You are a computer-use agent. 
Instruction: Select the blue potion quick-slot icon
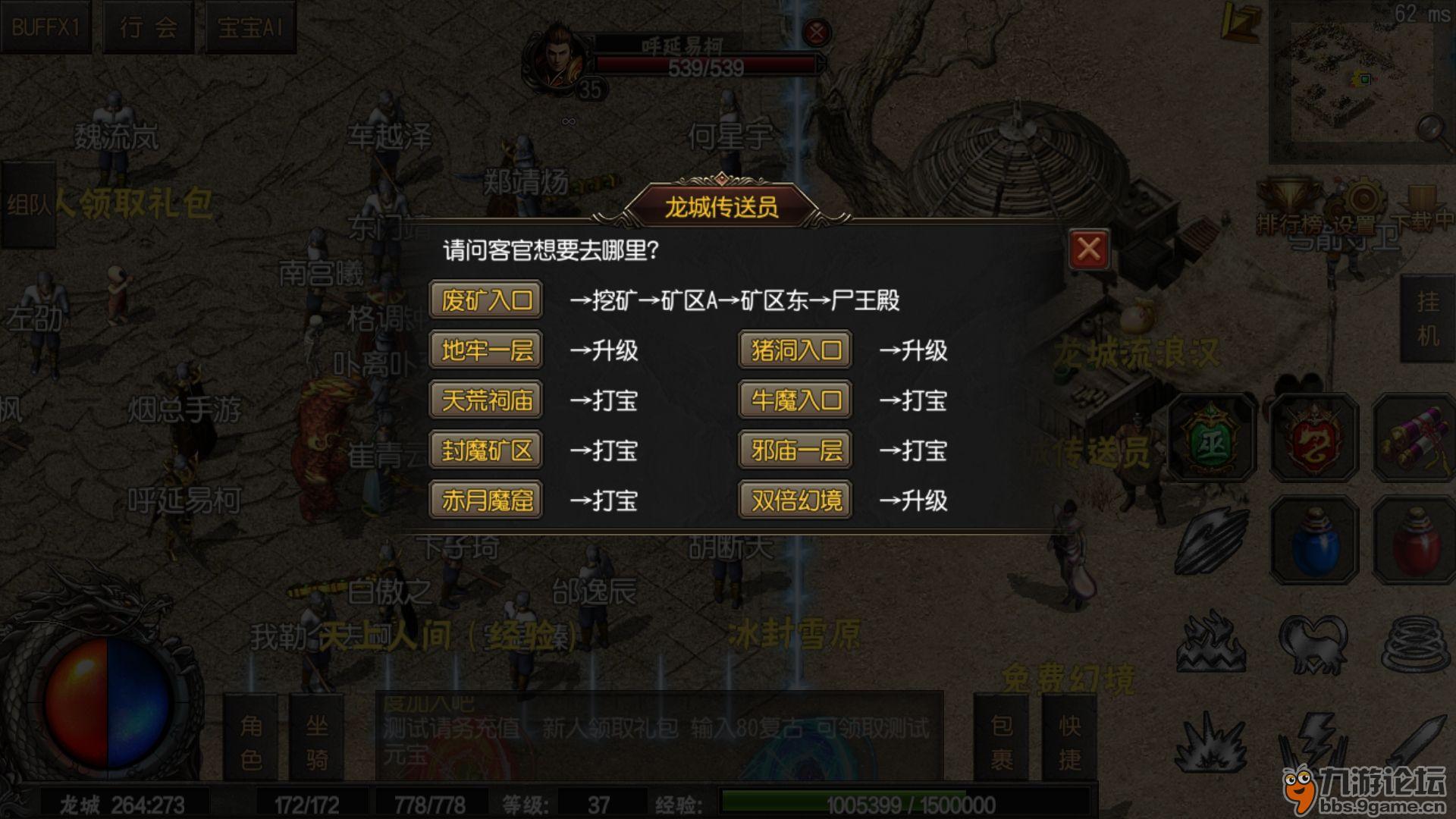coord(1315,540)
